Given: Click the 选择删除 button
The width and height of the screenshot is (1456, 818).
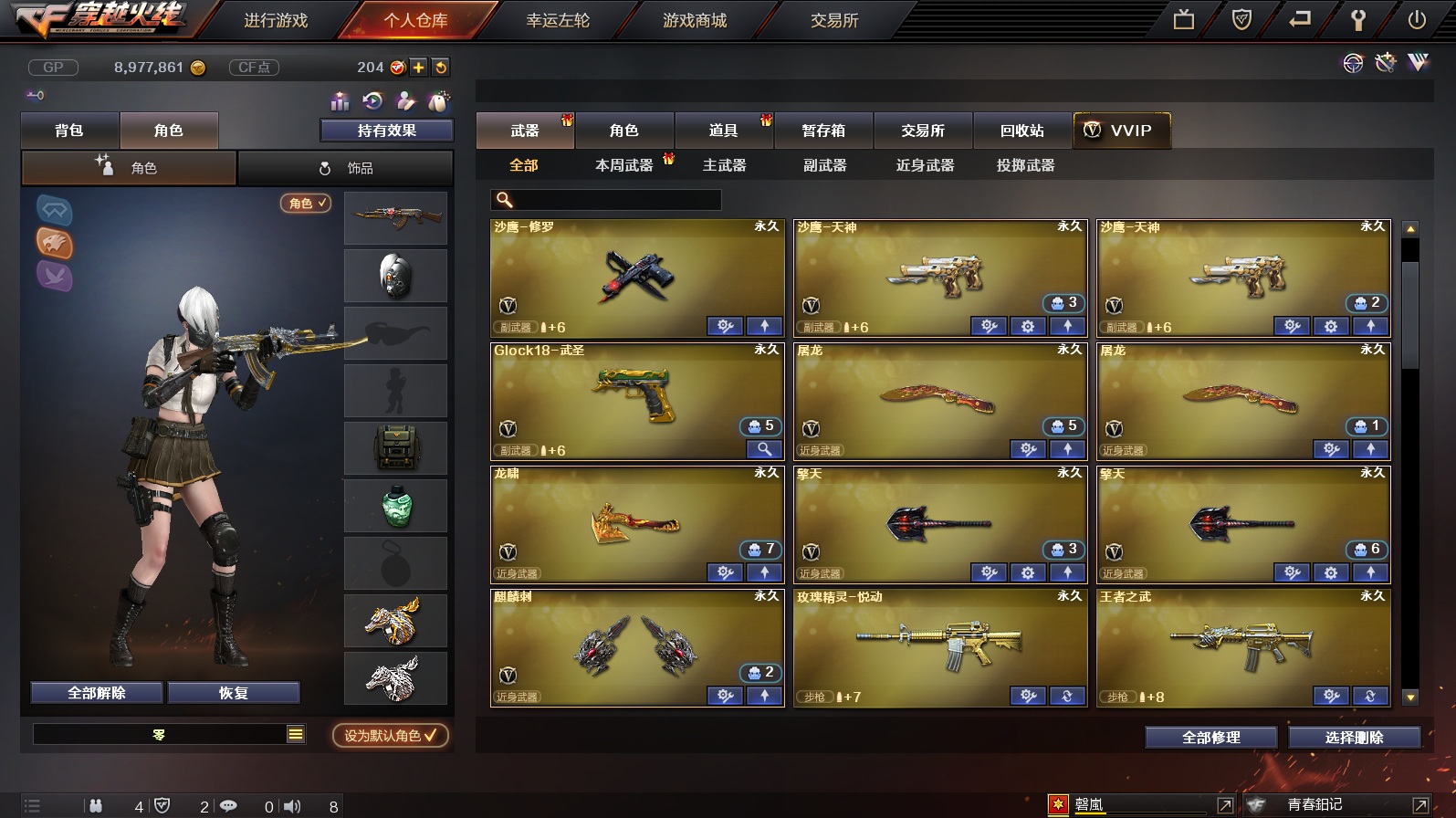Looking at the screenshot, I should click(1354, 738).
